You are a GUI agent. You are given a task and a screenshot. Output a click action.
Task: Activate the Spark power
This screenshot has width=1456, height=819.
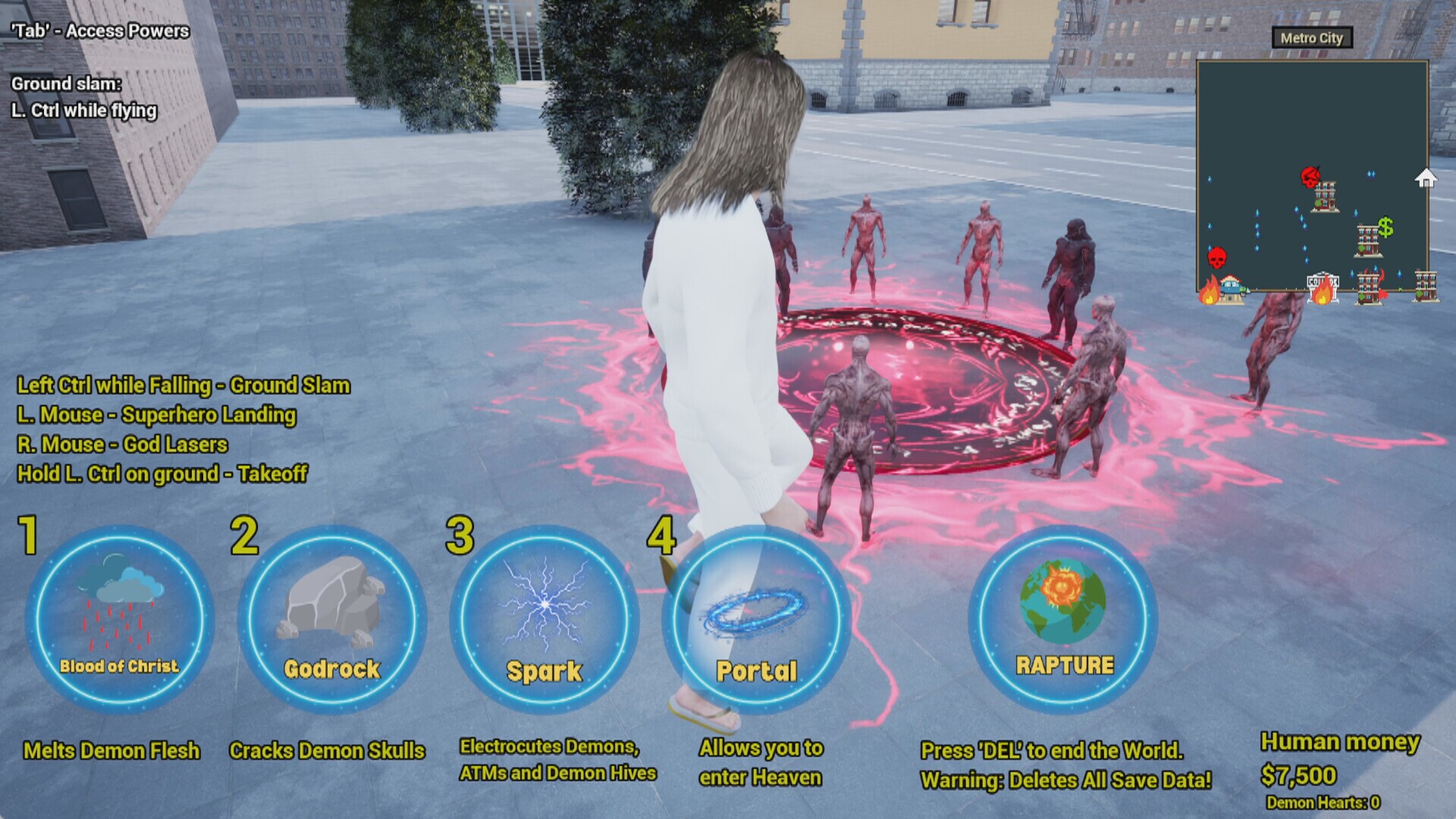(544, 614)
